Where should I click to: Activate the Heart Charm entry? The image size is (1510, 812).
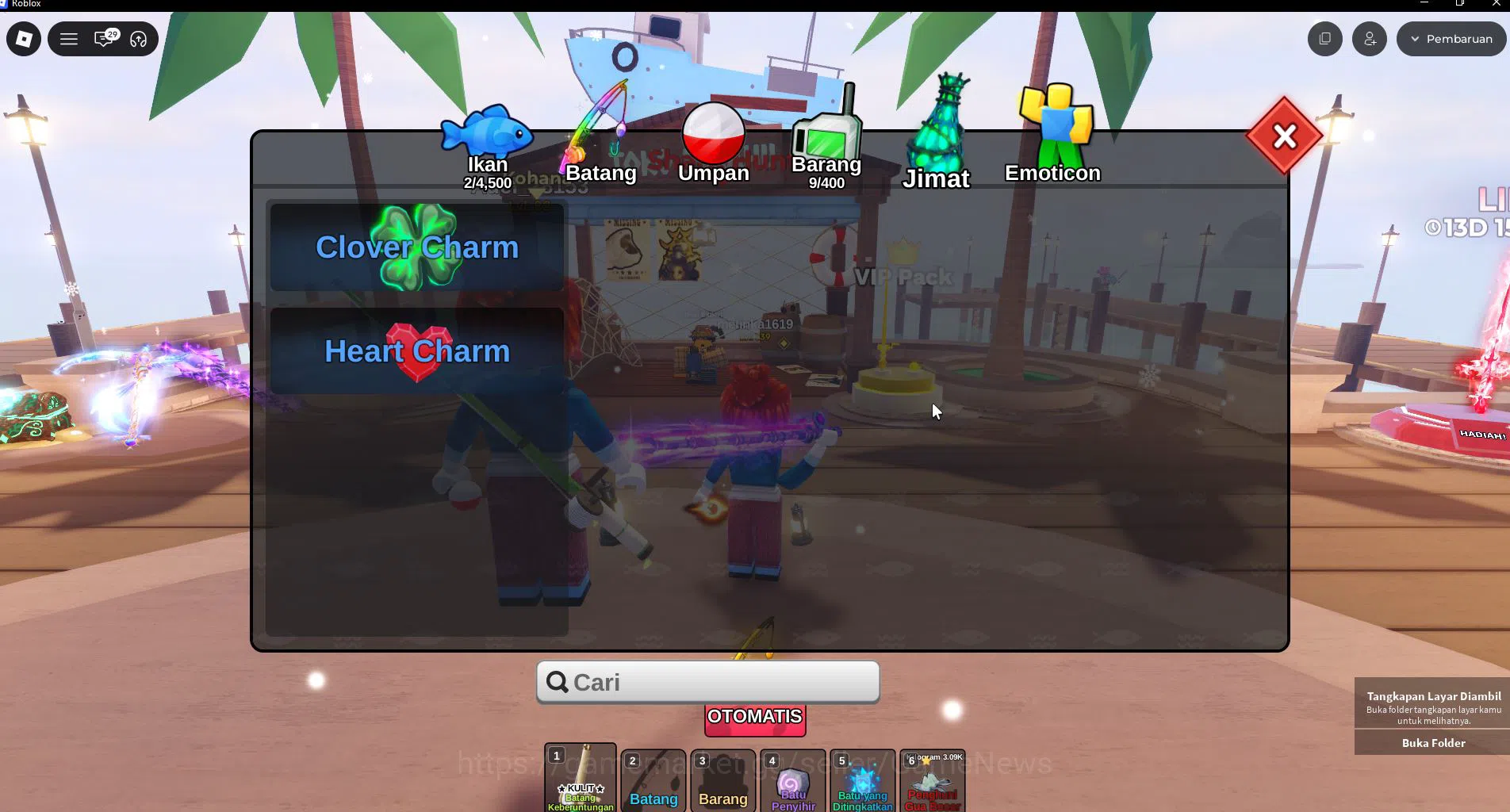(x=417, y=350)
